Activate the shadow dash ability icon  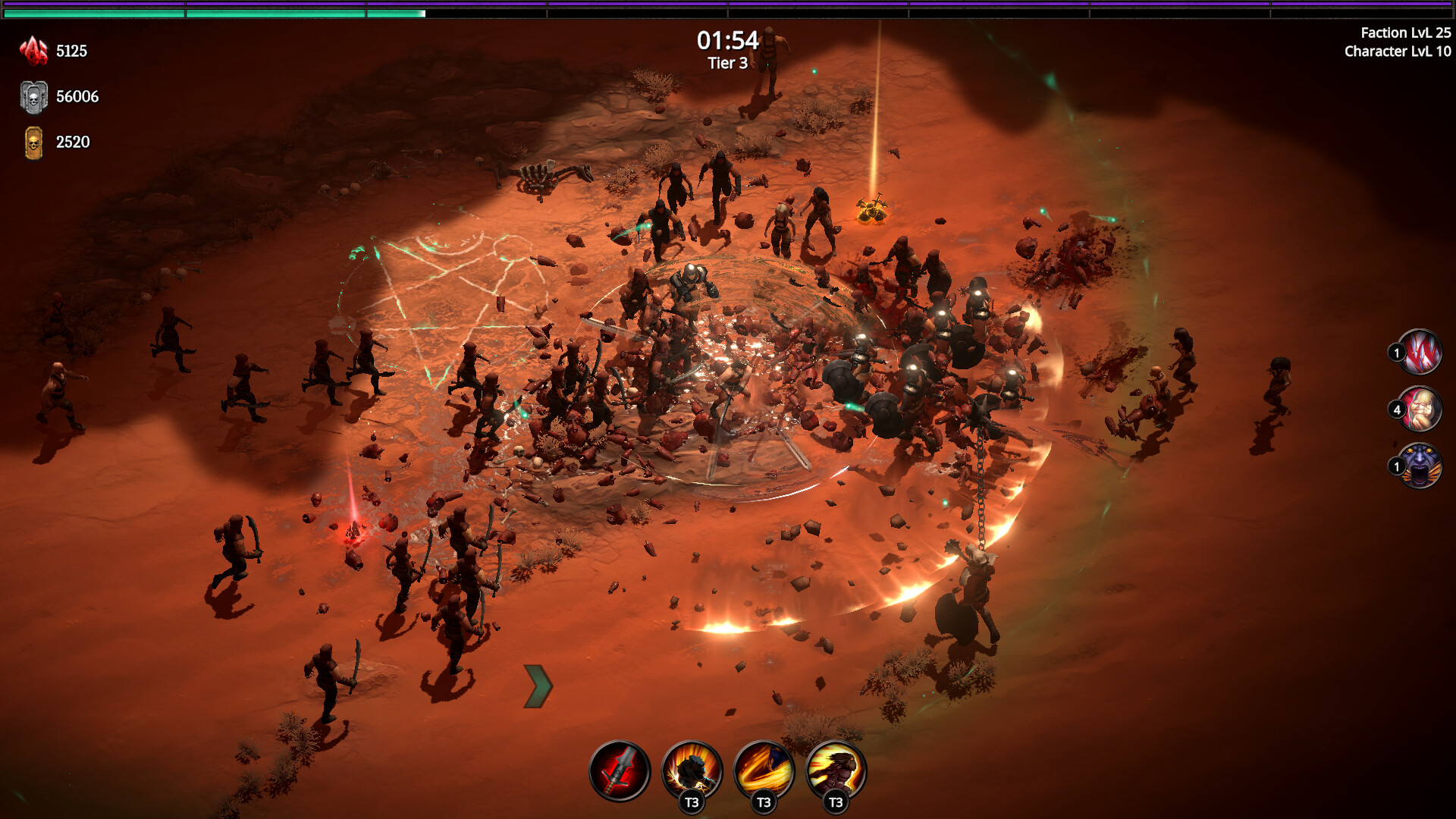tap(691, 768)
